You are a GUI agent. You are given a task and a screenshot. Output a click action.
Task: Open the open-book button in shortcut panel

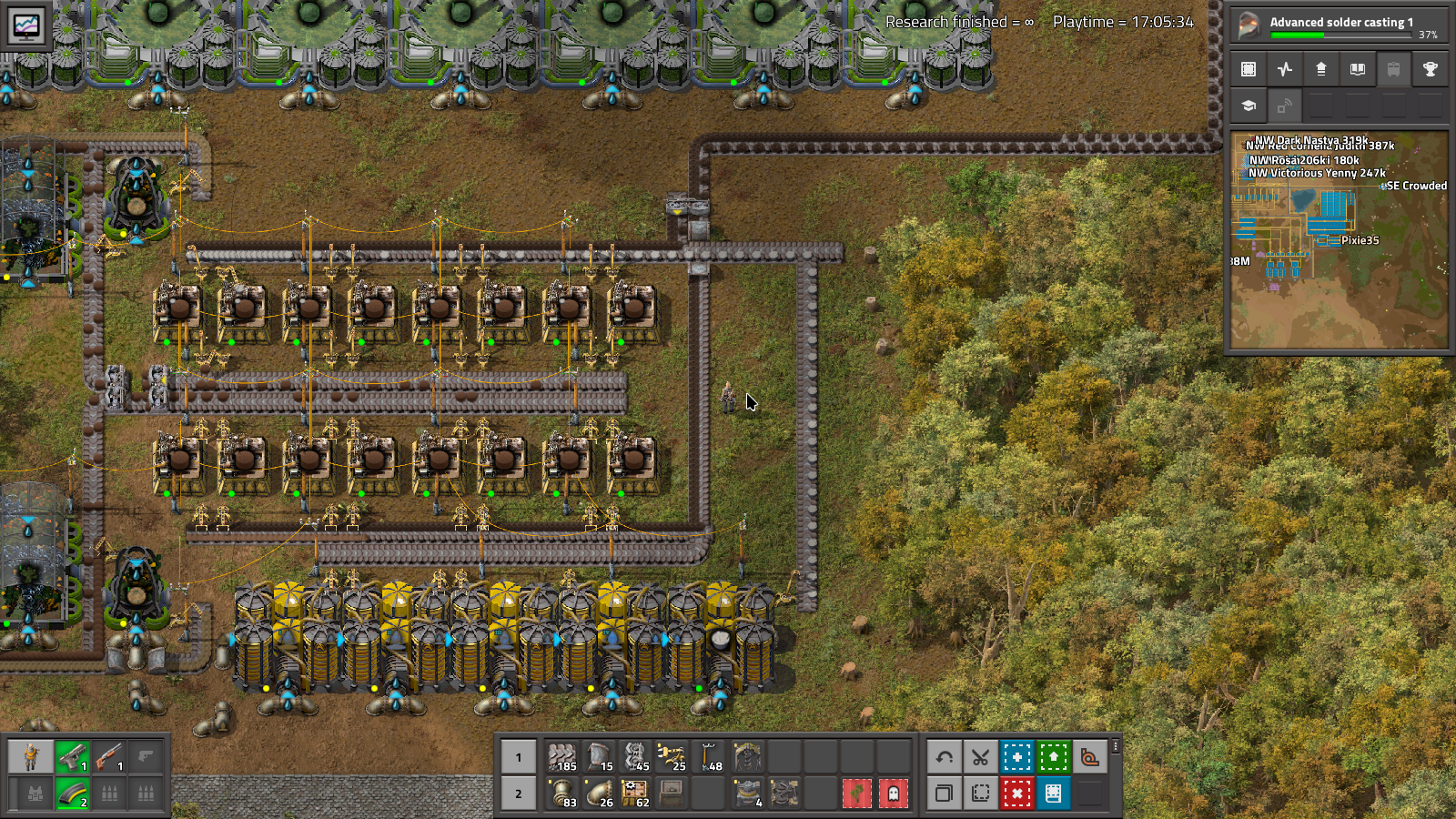(1357, 69)
